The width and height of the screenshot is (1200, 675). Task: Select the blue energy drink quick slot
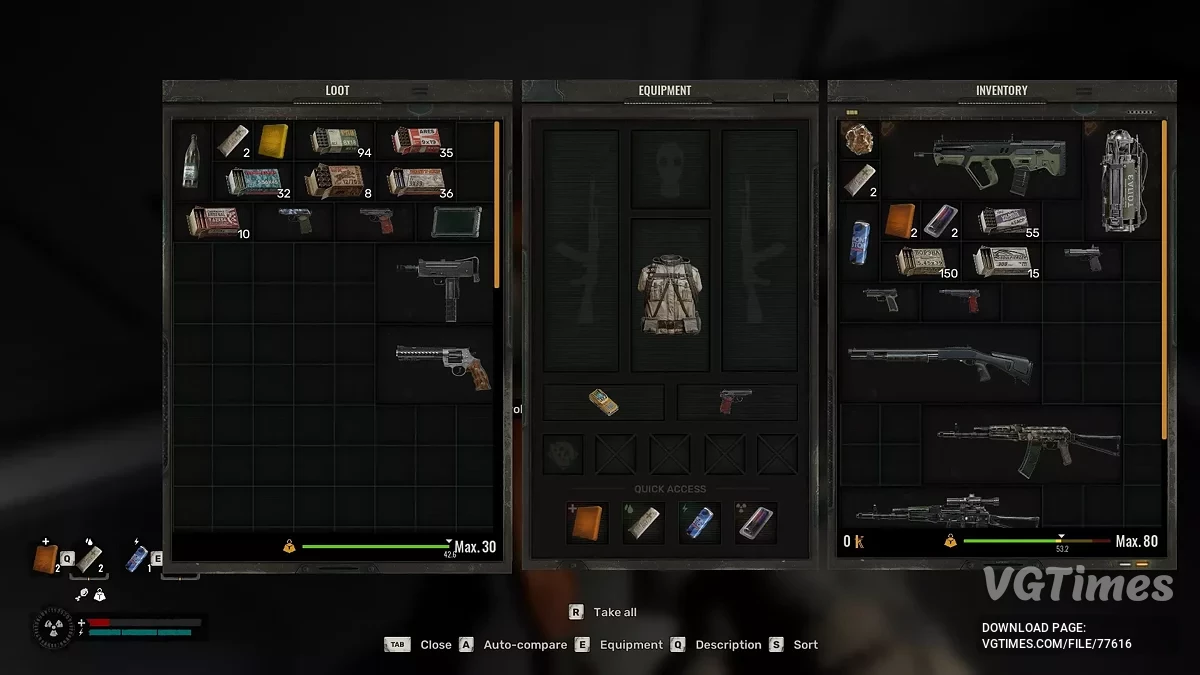(697, 522)
